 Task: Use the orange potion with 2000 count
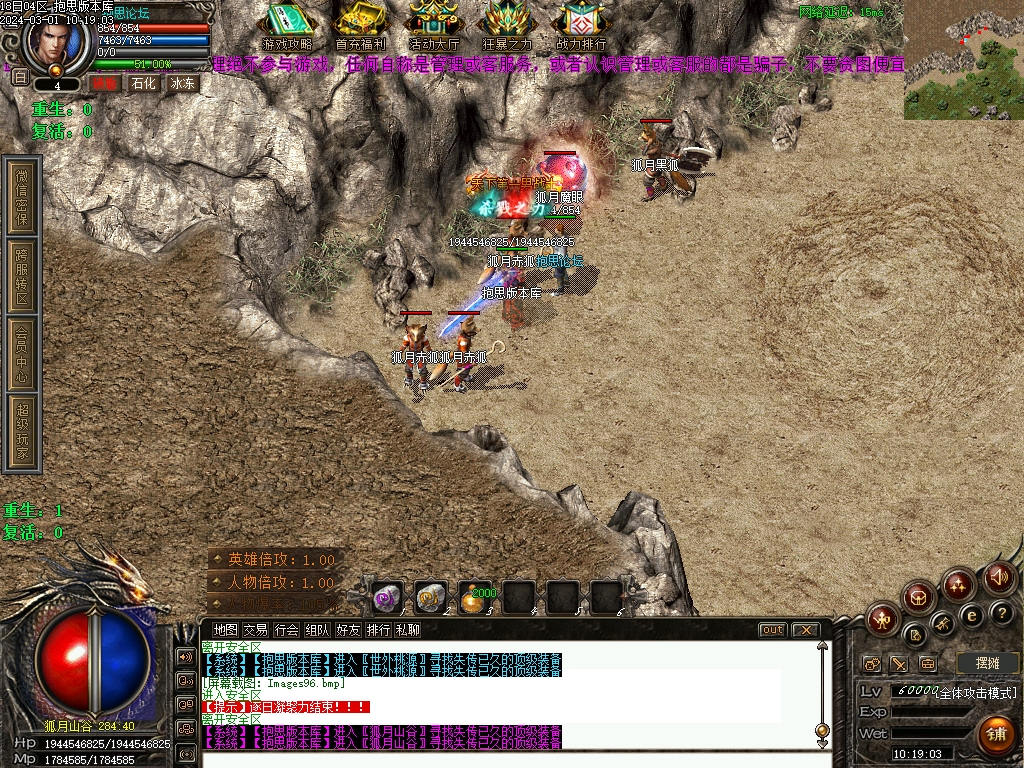click(475, 597)
